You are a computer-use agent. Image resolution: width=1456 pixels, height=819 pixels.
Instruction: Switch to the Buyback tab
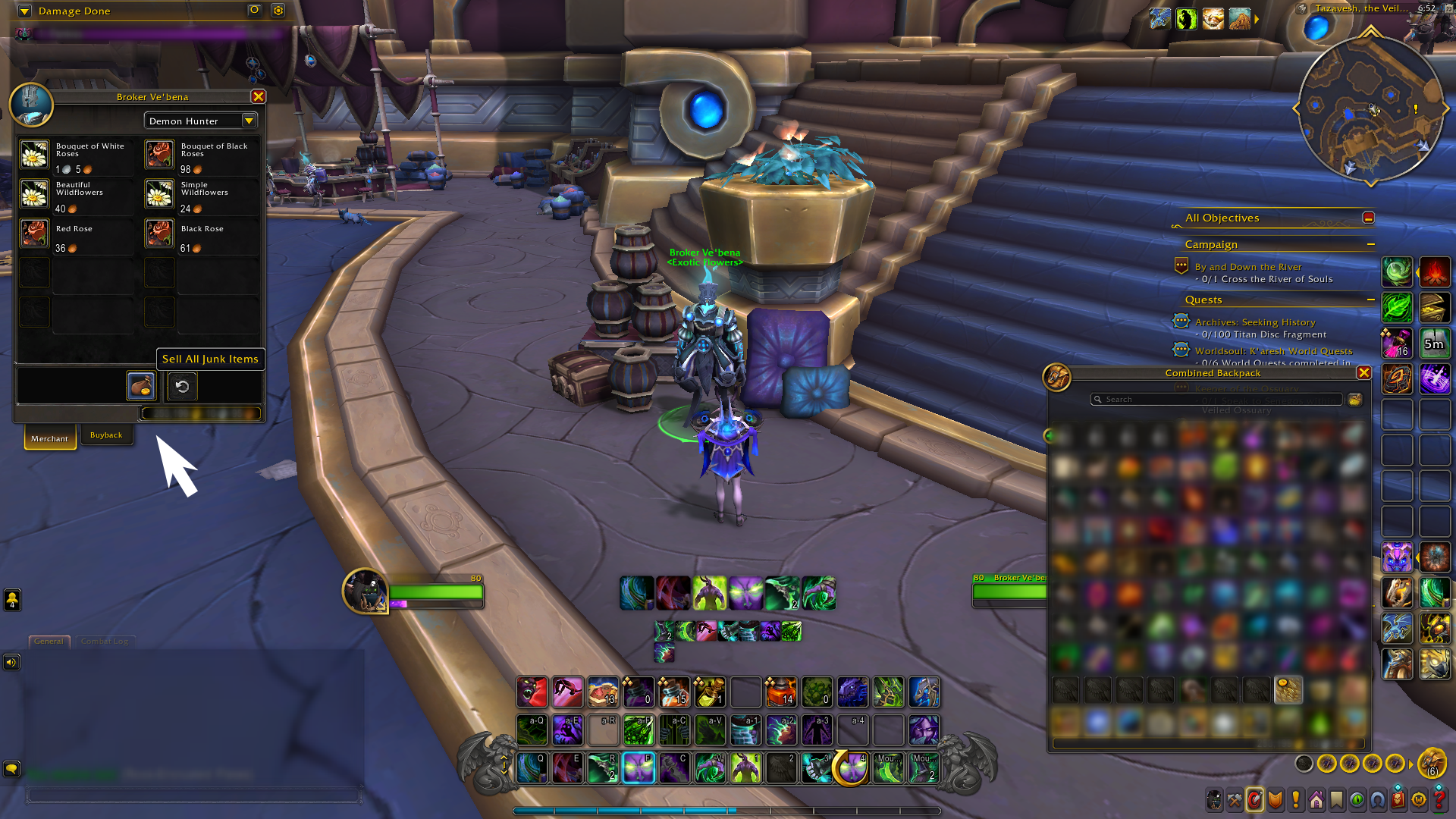[107, 435]
